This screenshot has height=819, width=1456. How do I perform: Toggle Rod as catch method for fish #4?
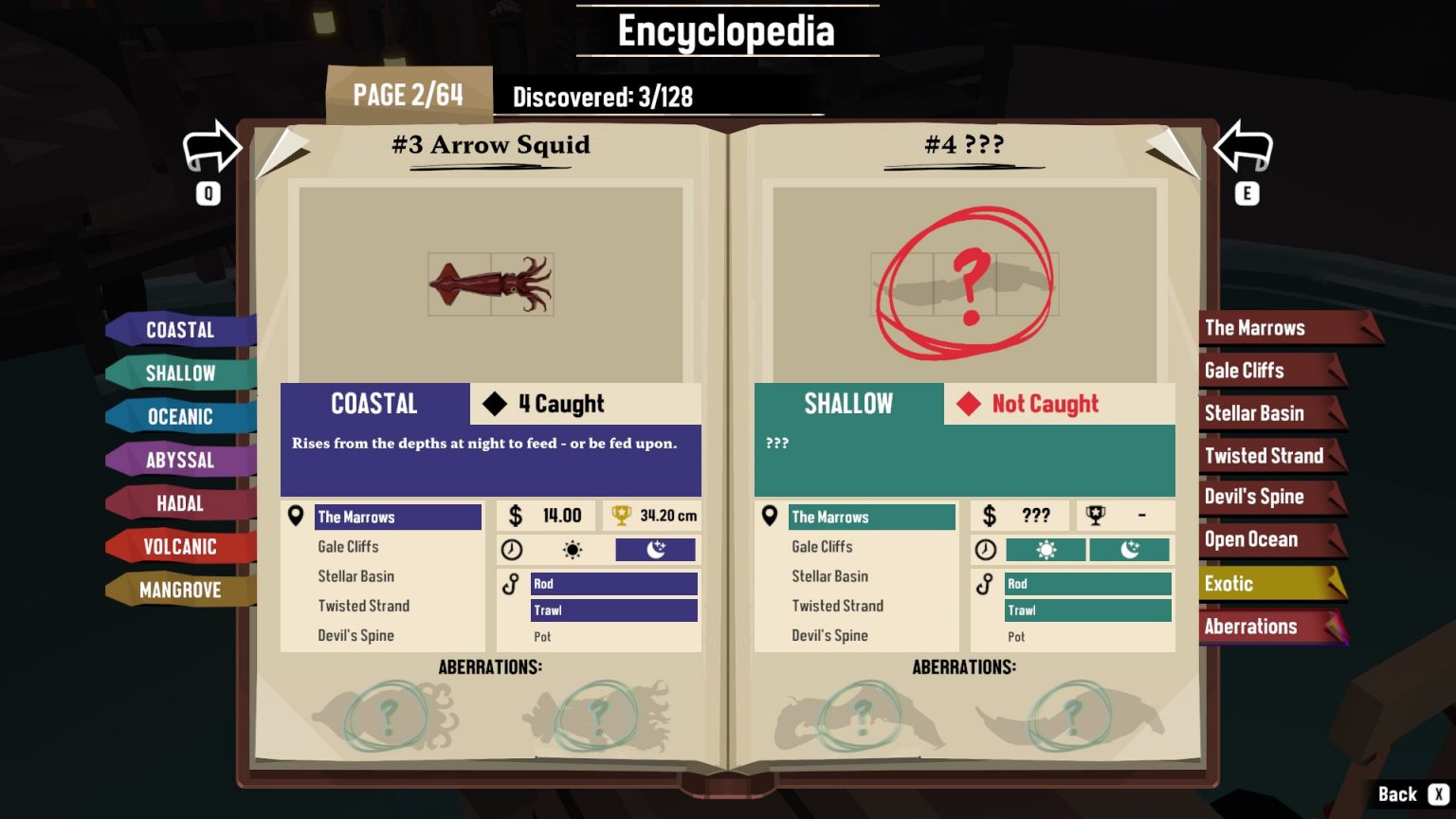(1086, 584)
